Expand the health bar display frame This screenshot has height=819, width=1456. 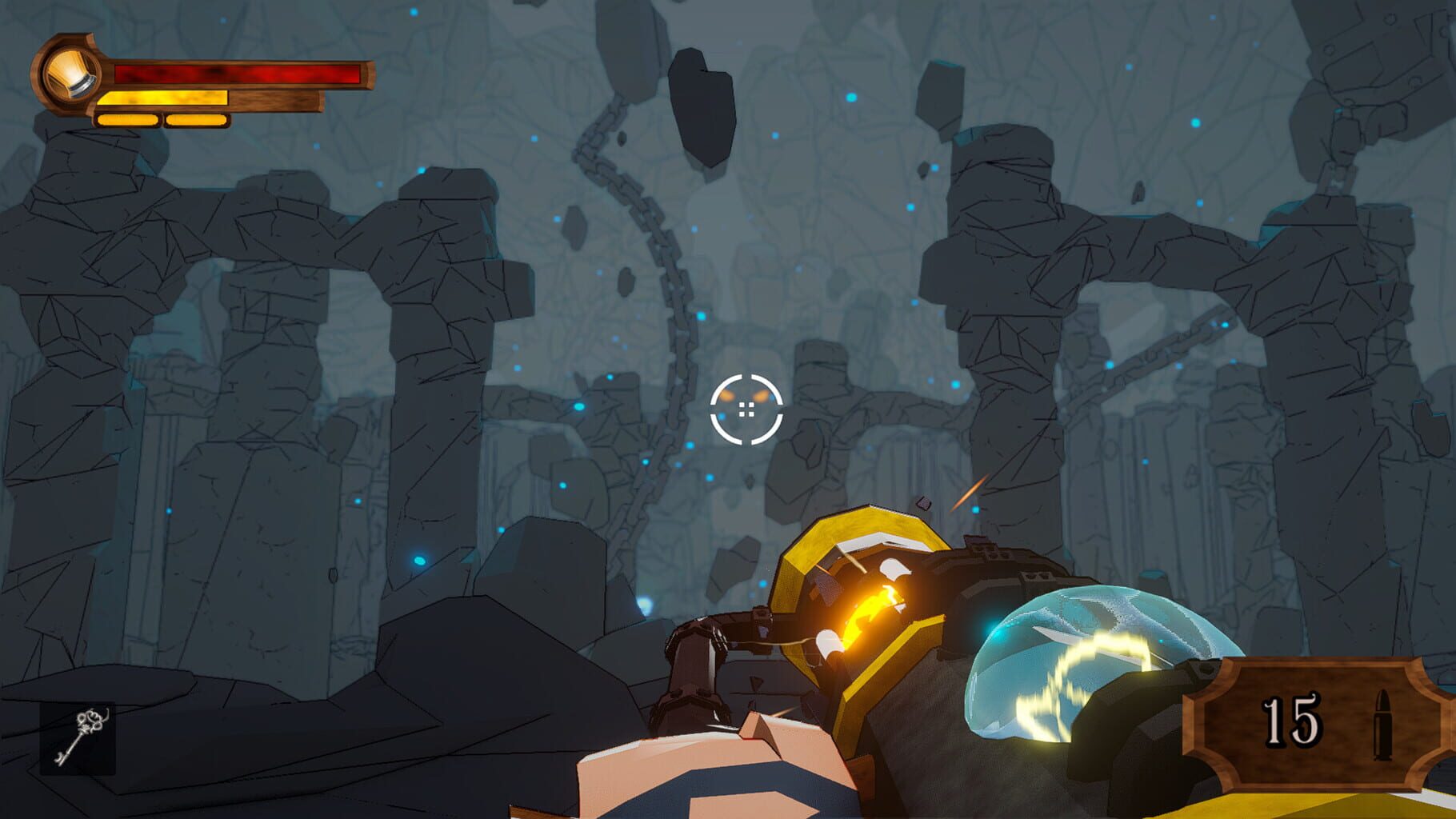pos(200,84)
